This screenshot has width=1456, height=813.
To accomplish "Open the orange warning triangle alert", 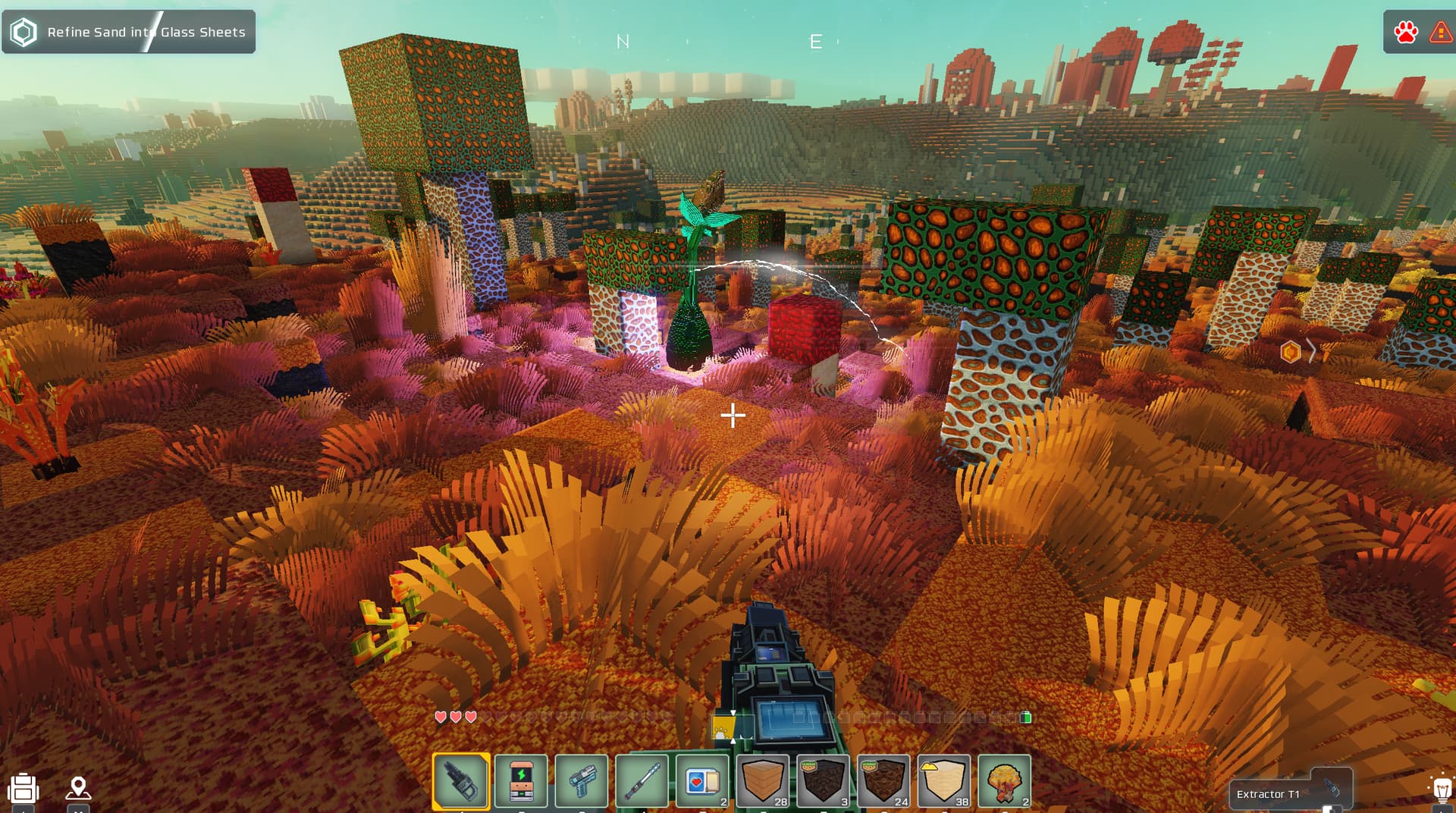I will (1440, 32).
